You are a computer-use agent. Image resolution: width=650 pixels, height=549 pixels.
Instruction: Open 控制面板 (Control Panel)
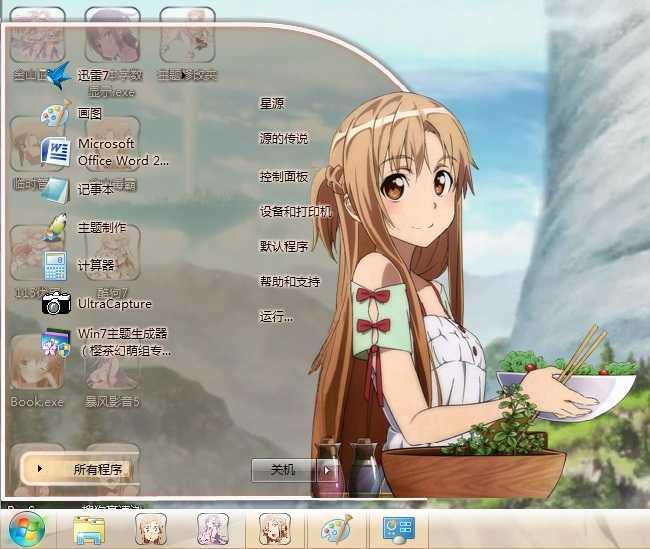pos(283,176)
